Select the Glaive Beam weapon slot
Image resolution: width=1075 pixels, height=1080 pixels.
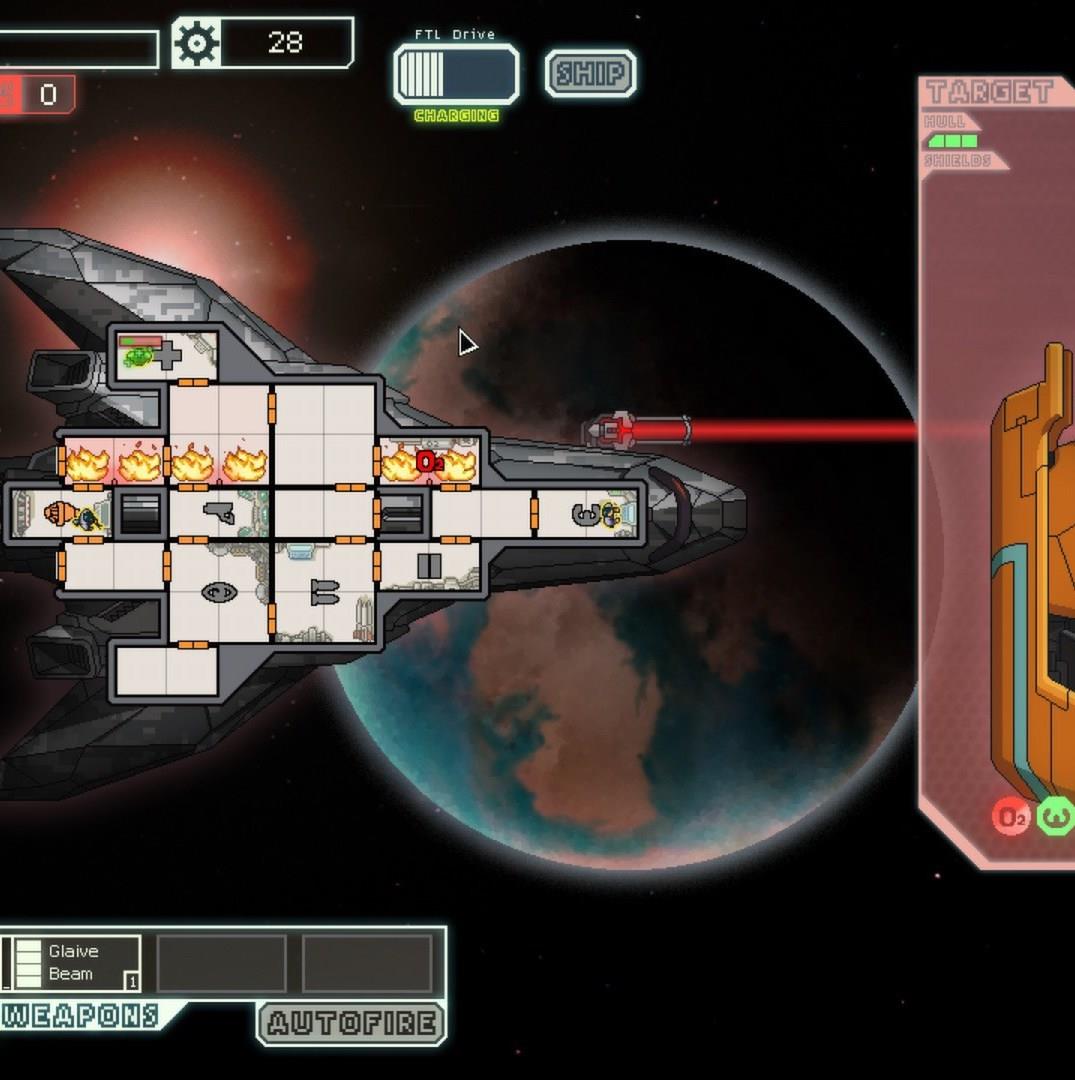click(x=73, y=963)
